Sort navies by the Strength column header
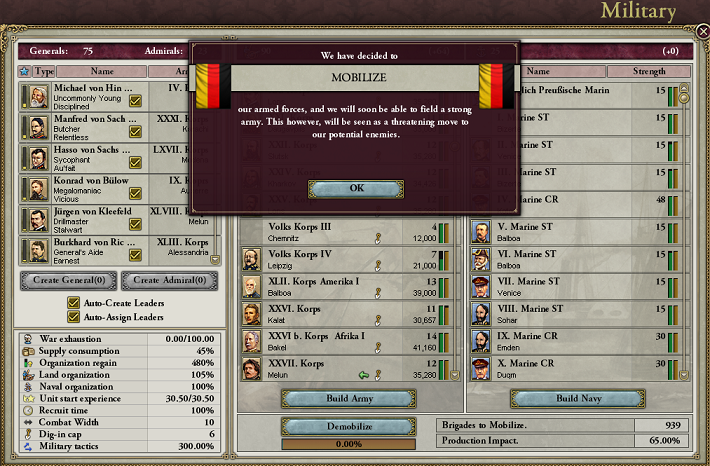 pyautogui.click(x=635, y=72)
